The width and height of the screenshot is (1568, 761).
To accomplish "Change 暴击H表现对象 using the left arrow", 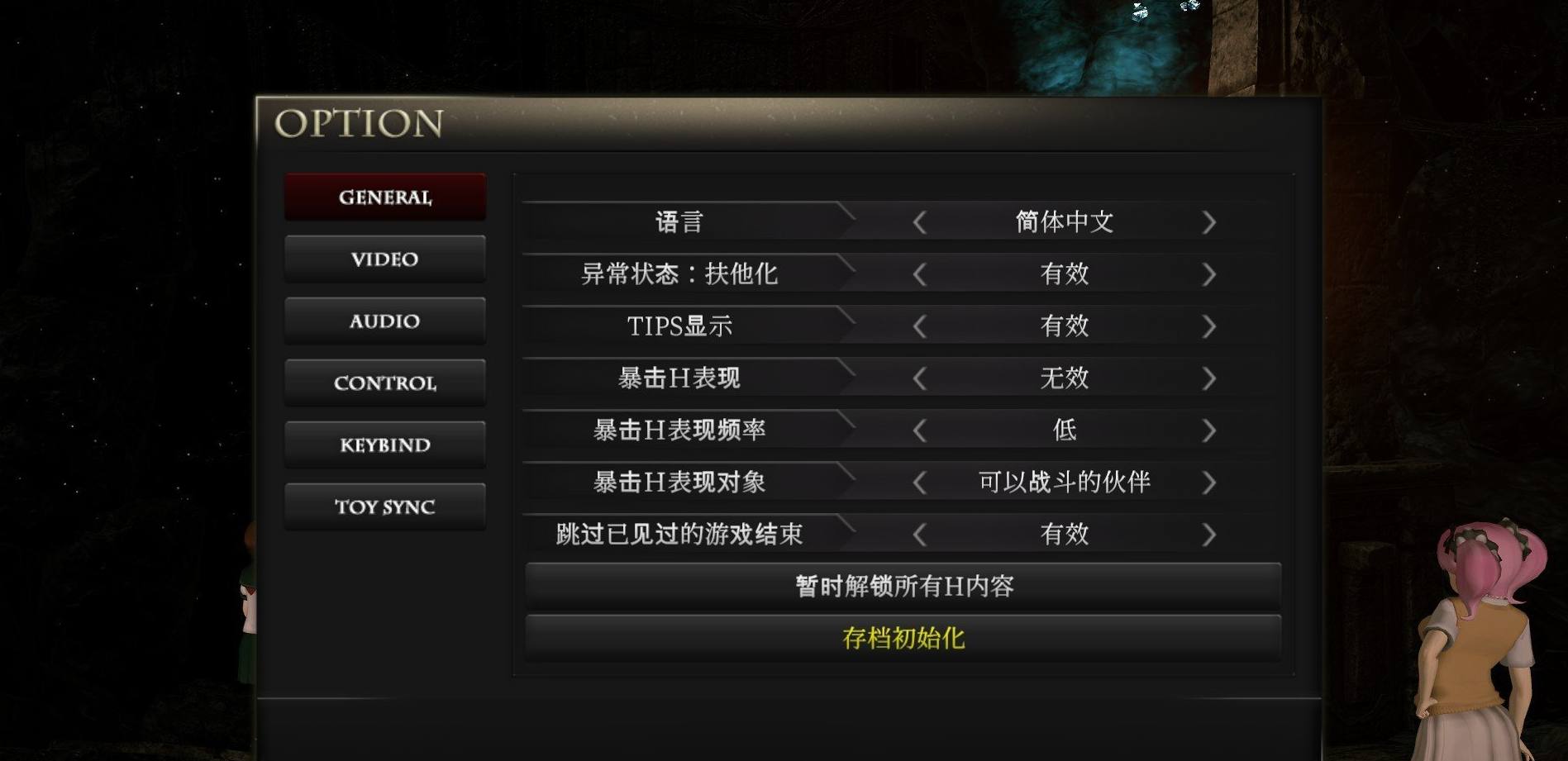I will [922, 482].
